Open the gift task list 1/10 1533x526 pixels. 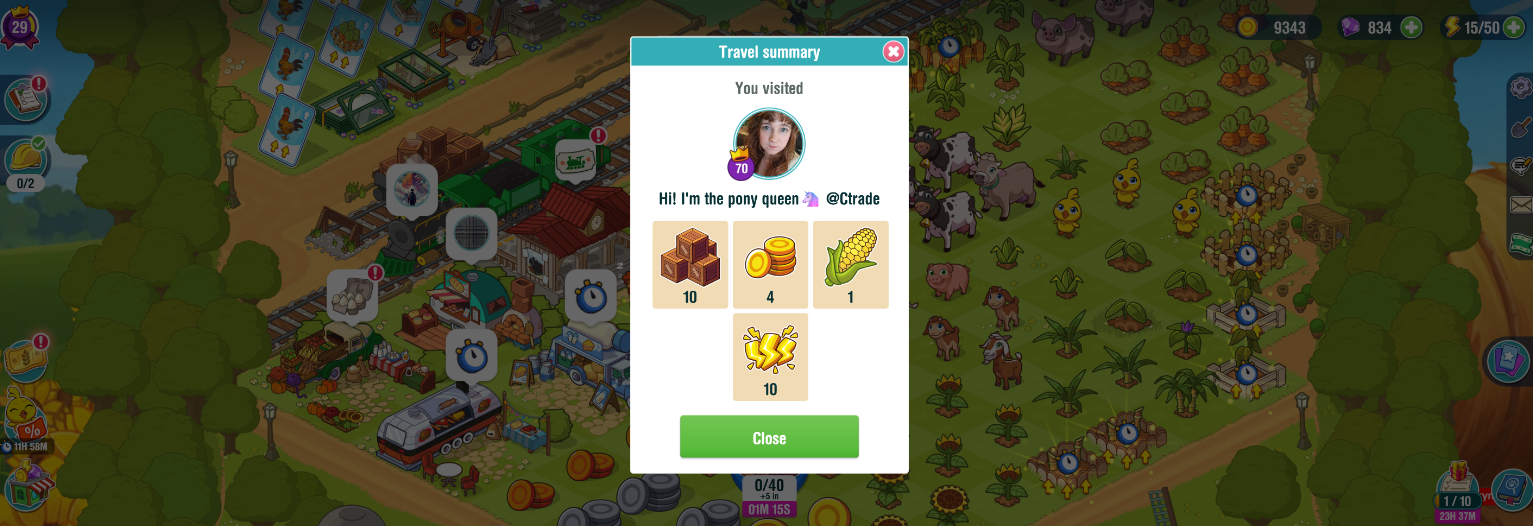(x=1457, y=490)
